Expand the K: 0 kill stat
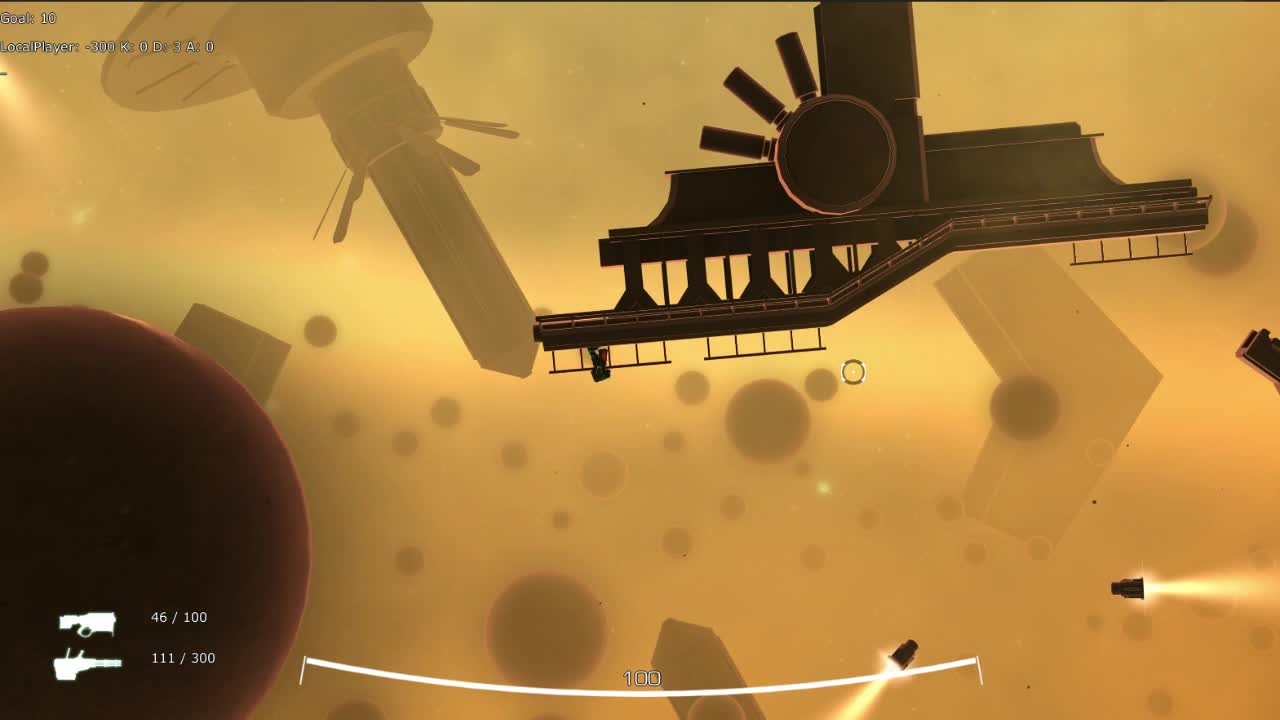1280x720 pixels. coord(136,46)
